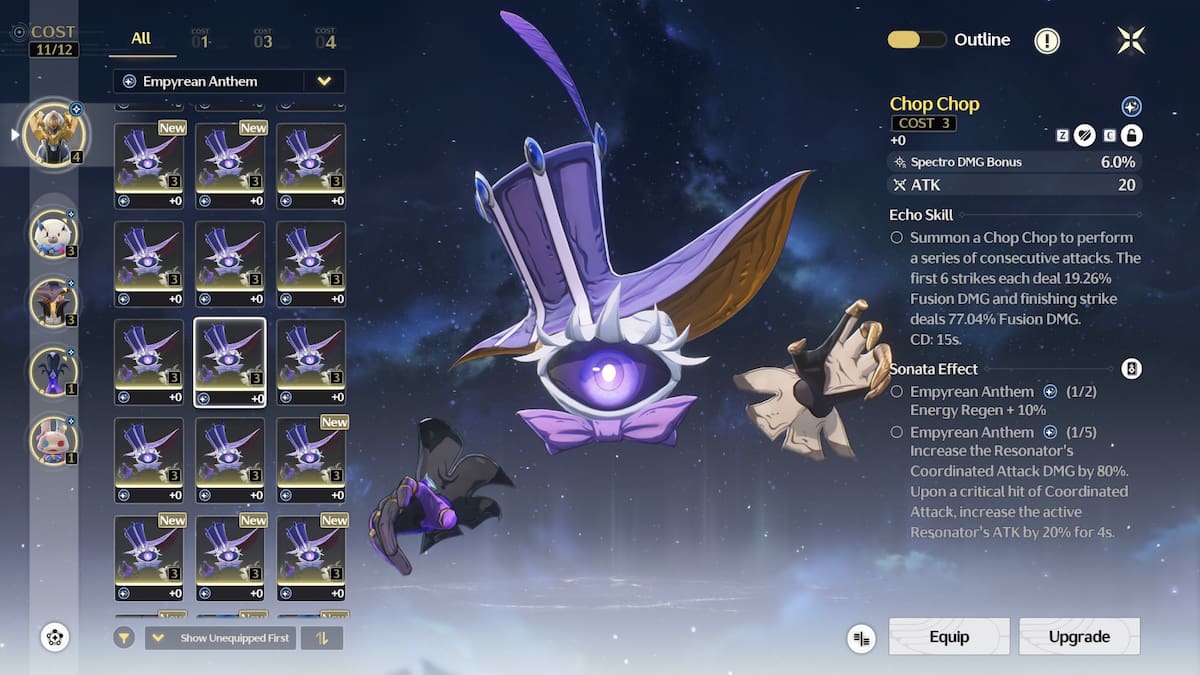Screen dimensions: 1200x675
Task: Toggle the Outline switch
Action: pyautogui.click(x=917, y=40)
